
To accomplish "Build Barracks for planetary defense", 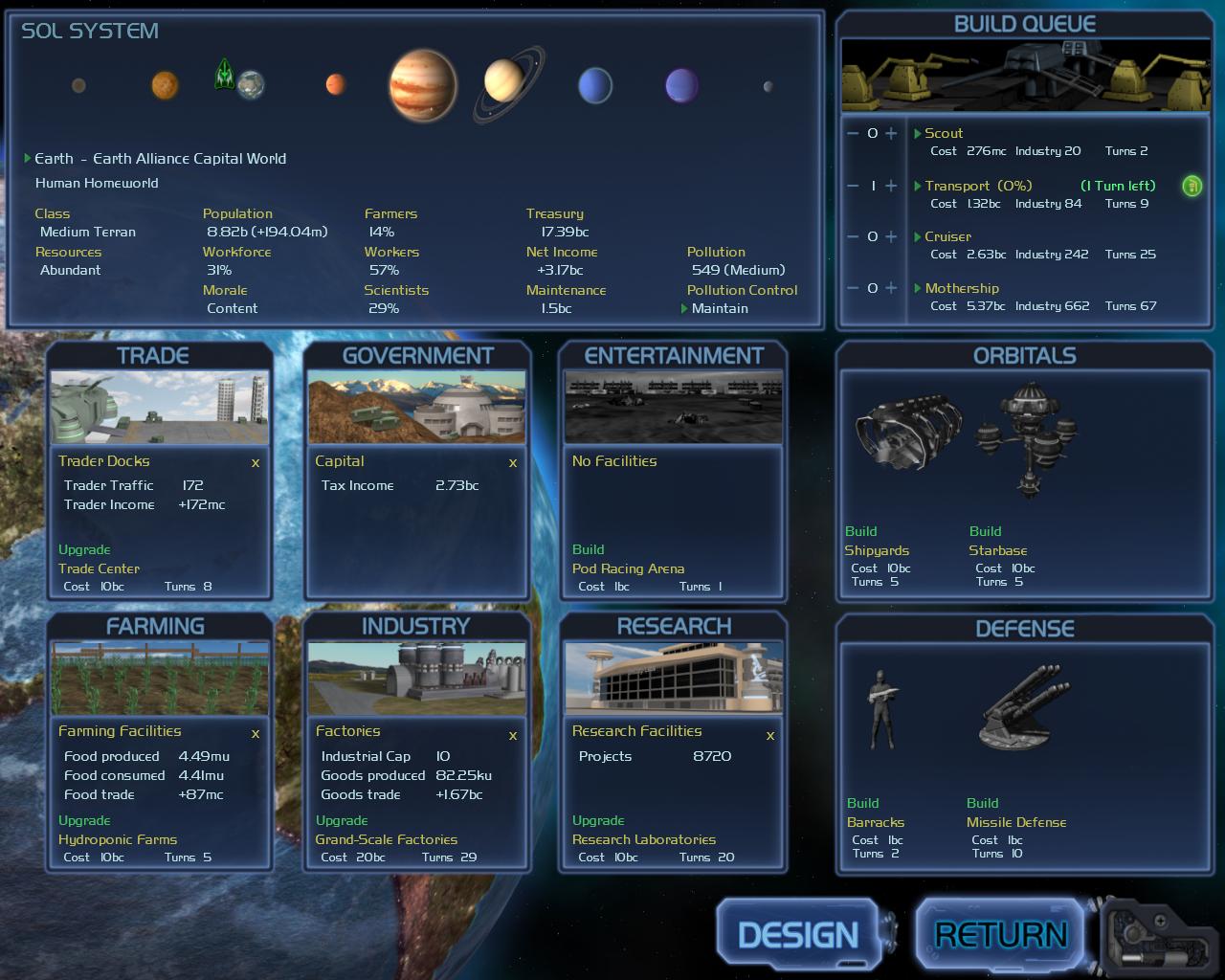I will [x=875, y=822].
